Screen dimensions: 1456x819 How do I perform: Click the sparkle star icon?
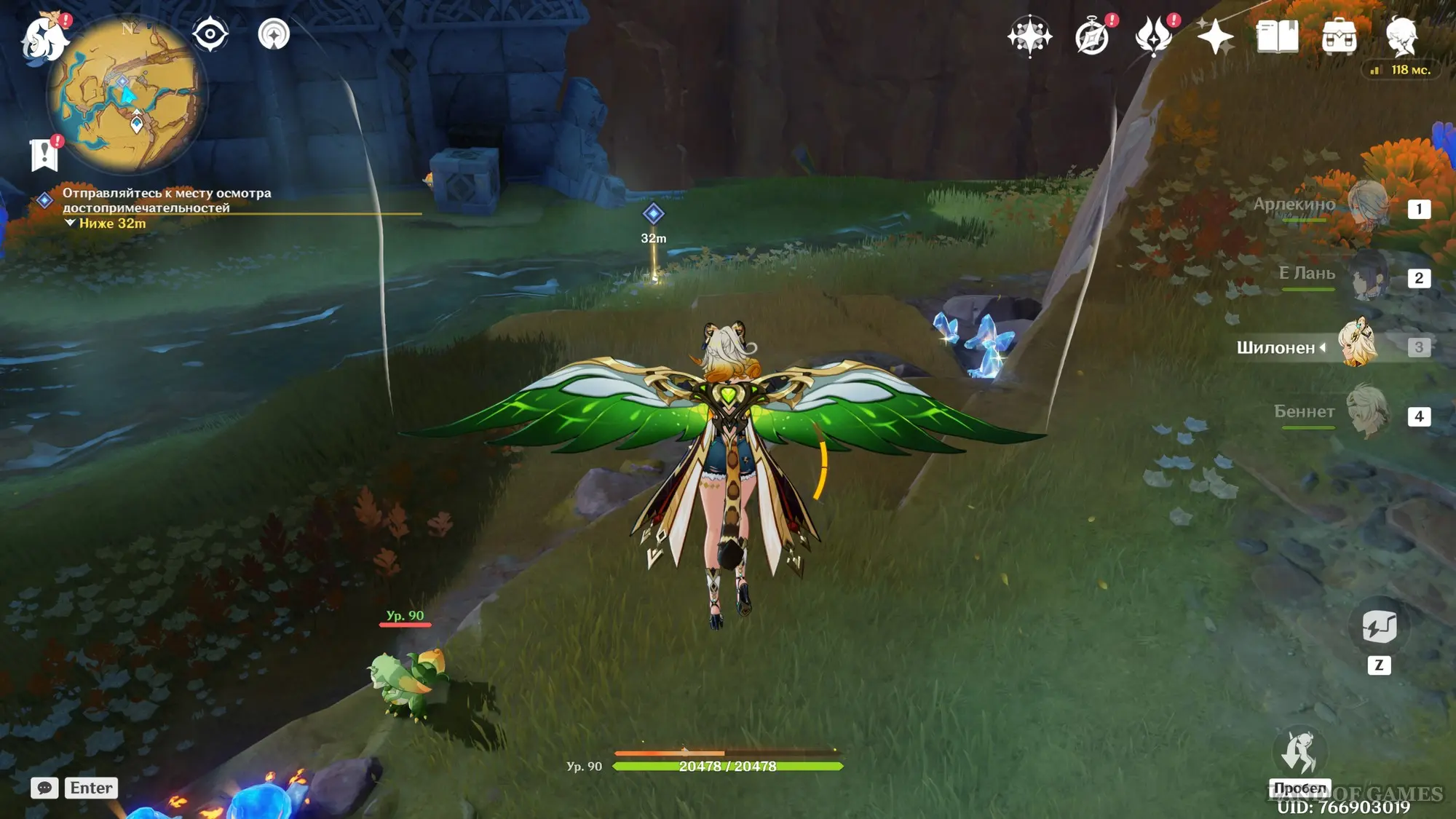(x=1215, y=36)
